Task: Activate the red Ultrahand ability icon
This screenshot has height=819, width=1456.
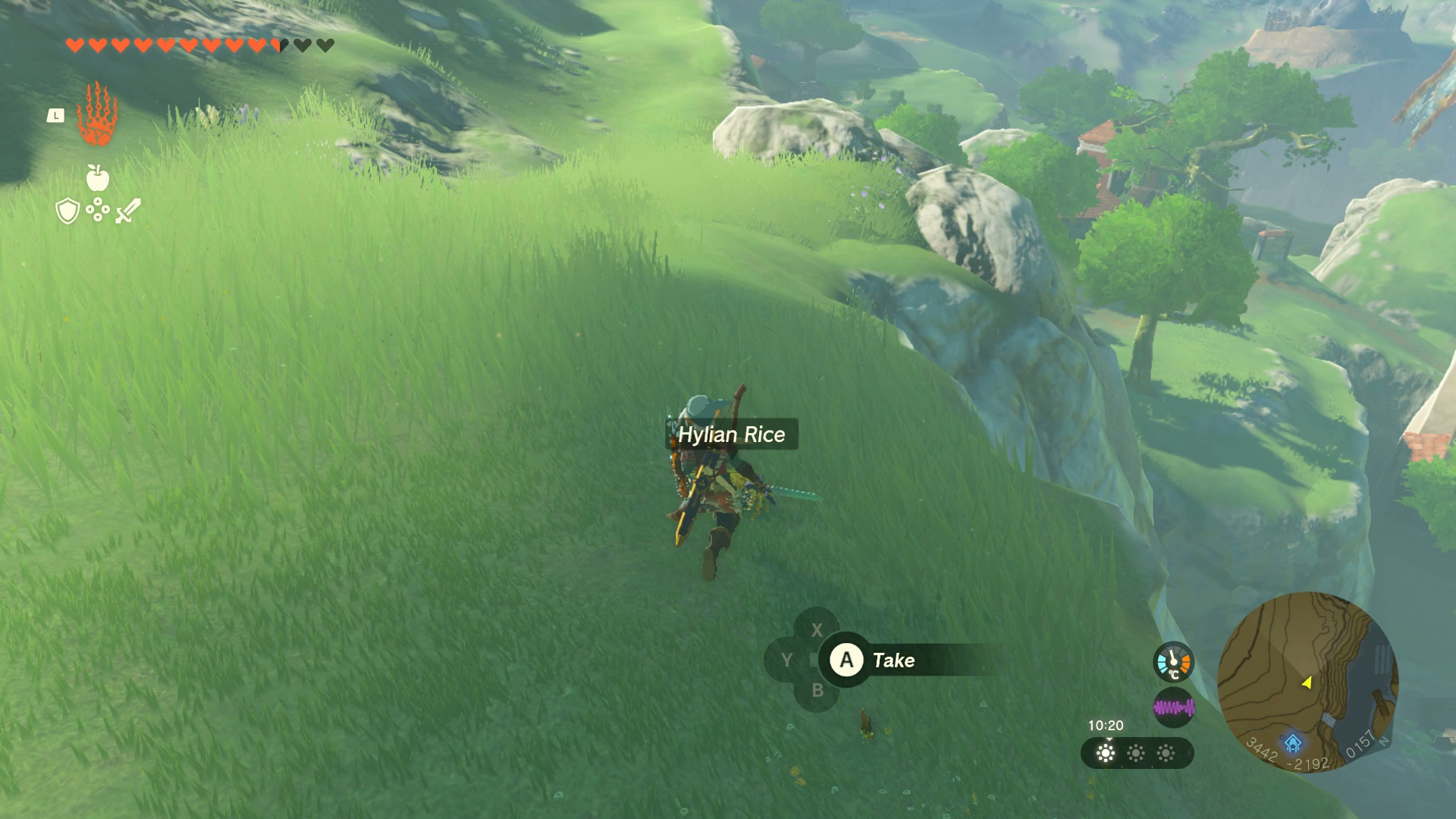Action: [x=97, y=115]
